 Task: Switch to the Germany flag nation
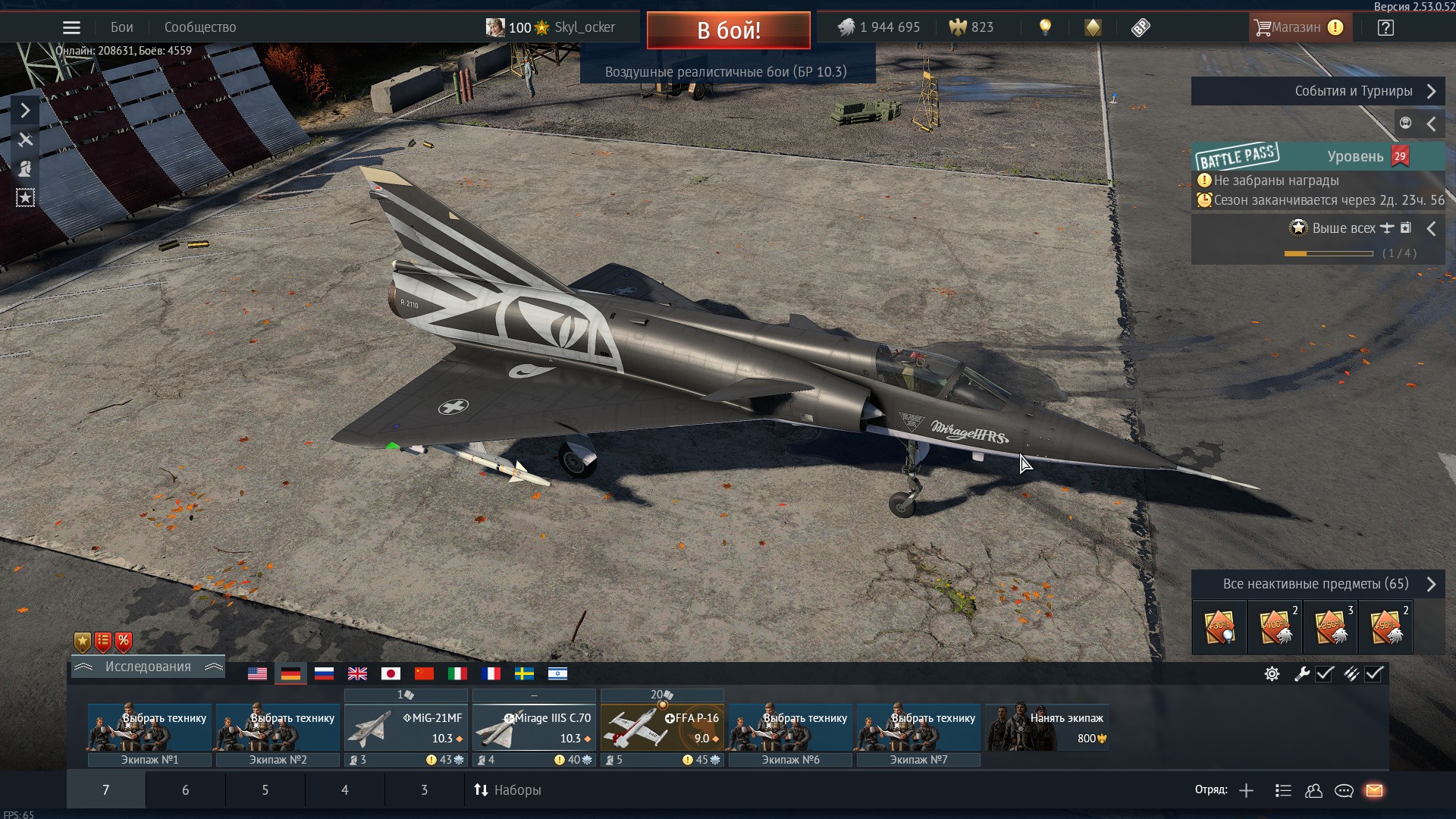click(x=290, y=673)
